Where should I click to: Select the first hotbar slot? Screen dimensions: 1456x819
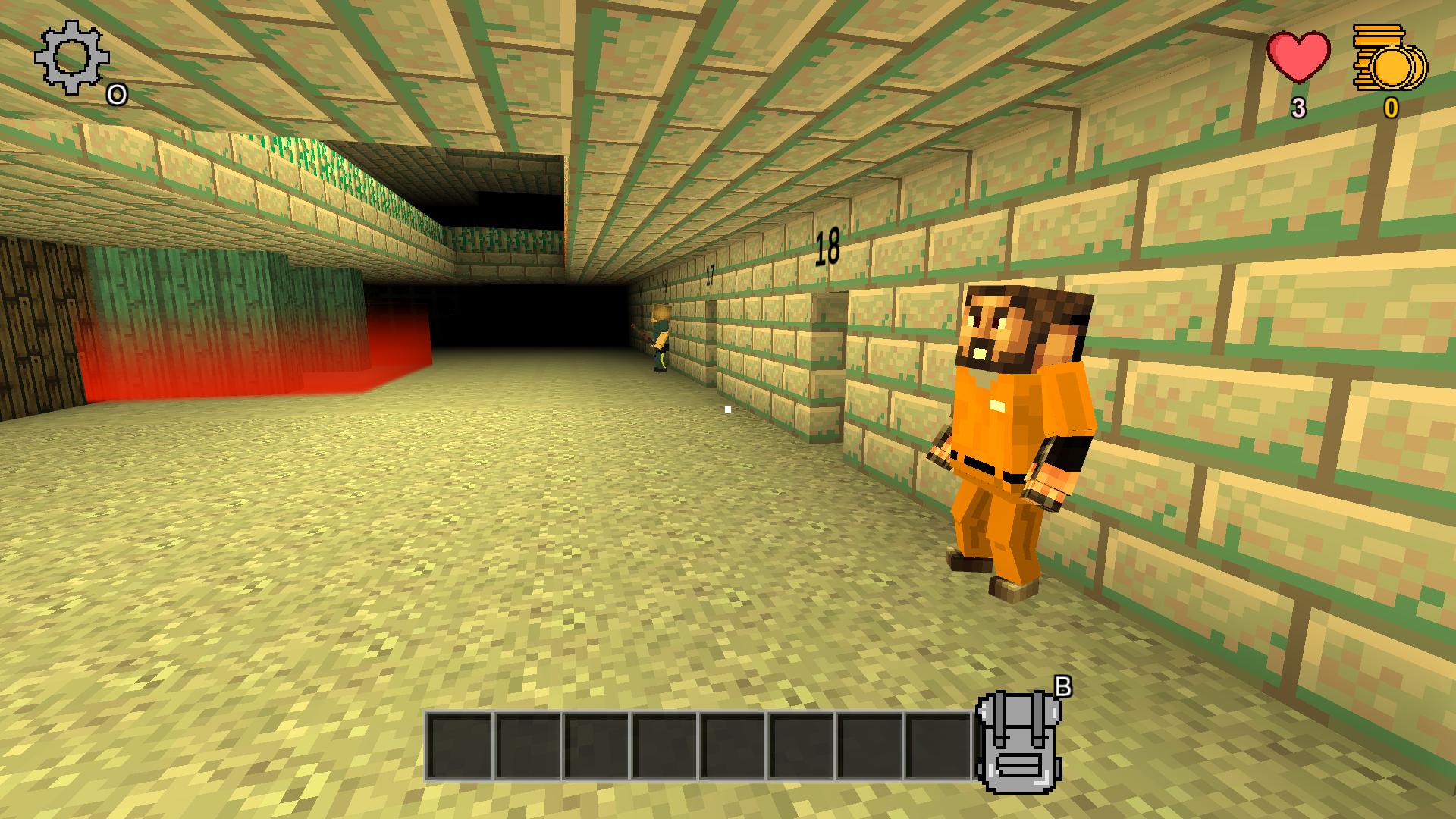coord(459,747)
